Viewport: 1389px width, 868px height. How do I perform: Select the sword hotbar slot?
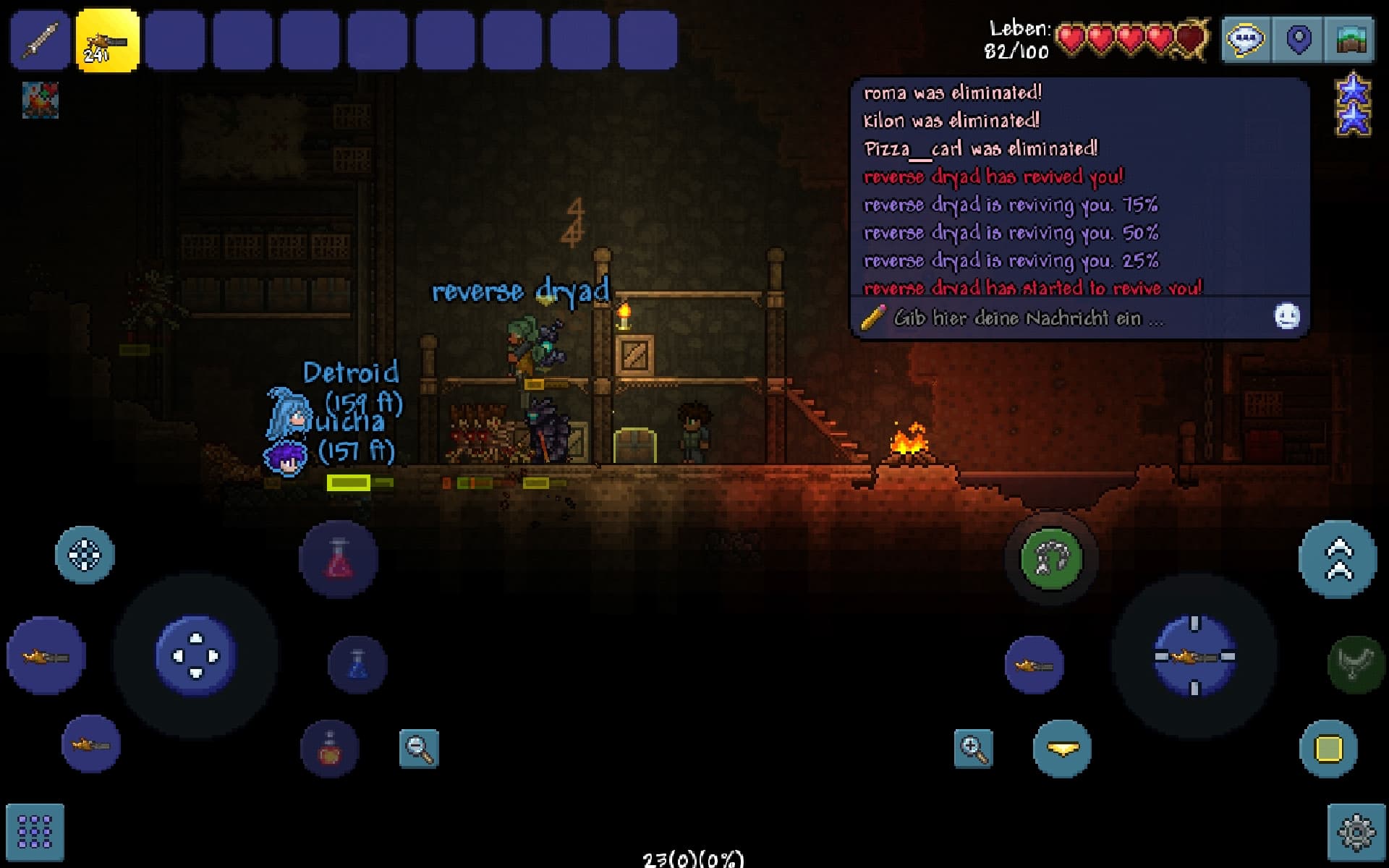pyautogui.click(x=40, y=40)
